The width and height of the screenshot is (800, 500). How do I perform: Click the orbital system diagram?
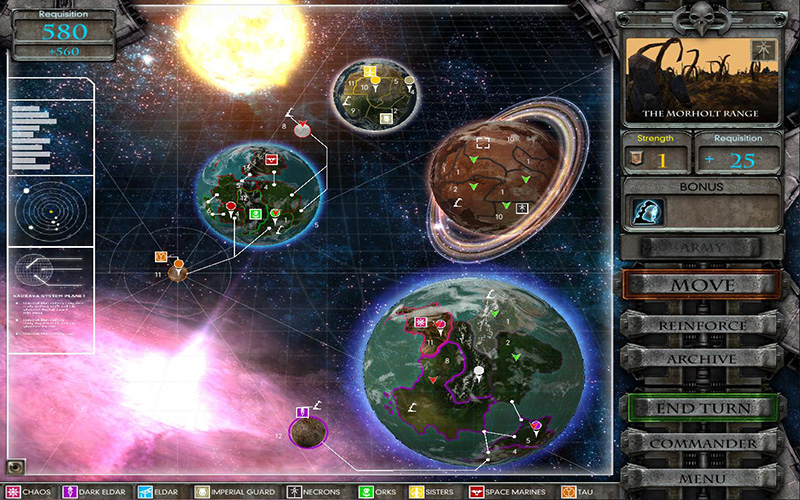point(50,208)
